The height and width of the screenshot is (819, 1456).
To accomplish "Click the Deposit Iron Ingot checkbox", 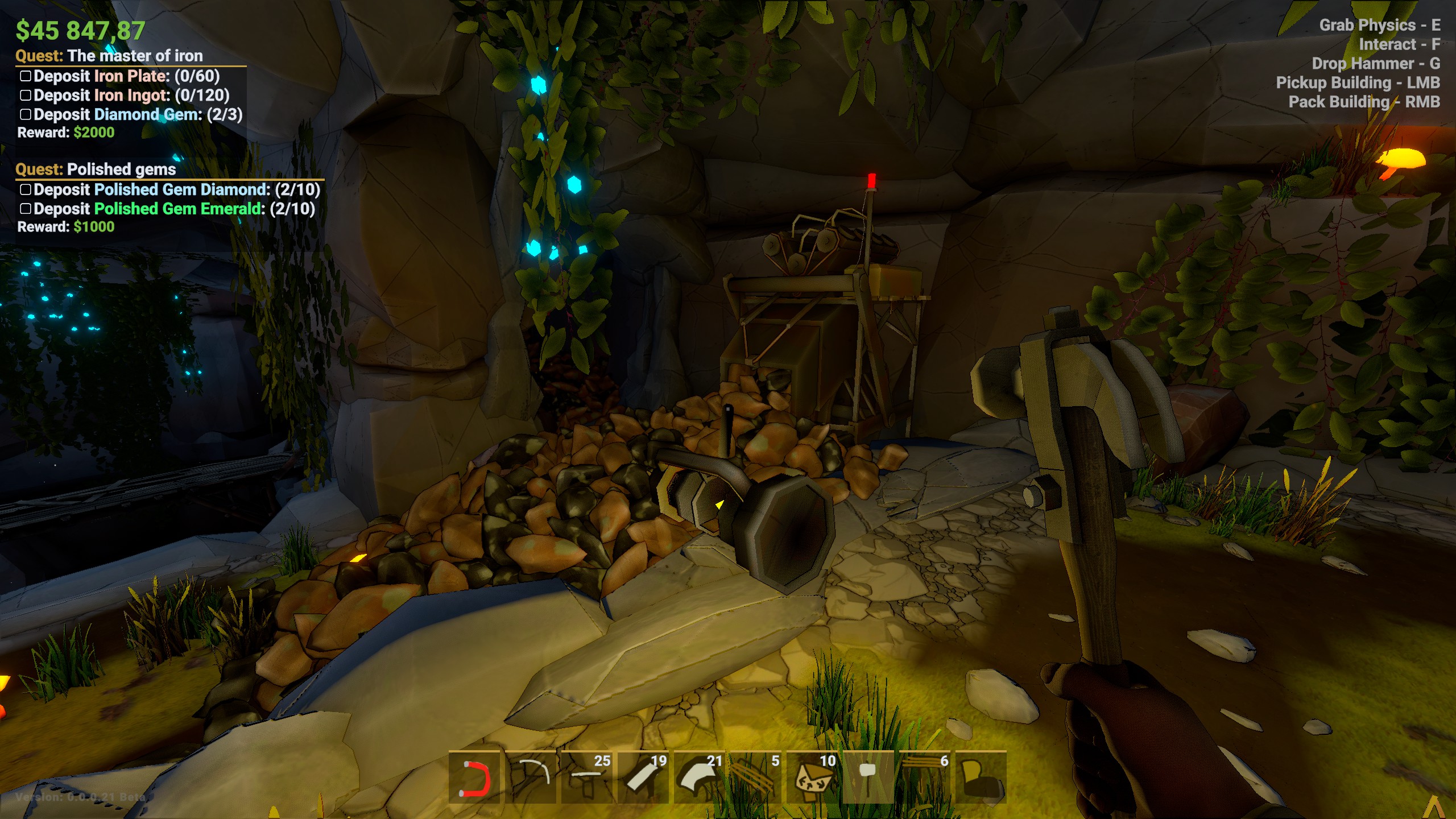I will pos(26,96).
